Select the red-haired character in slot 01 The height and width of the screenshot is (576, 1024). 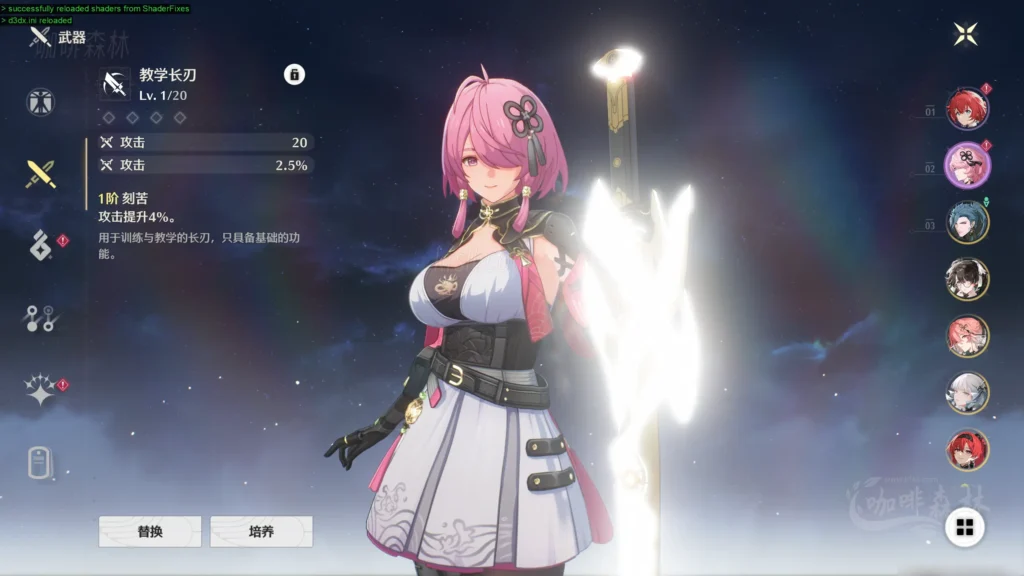coord(967,108)
